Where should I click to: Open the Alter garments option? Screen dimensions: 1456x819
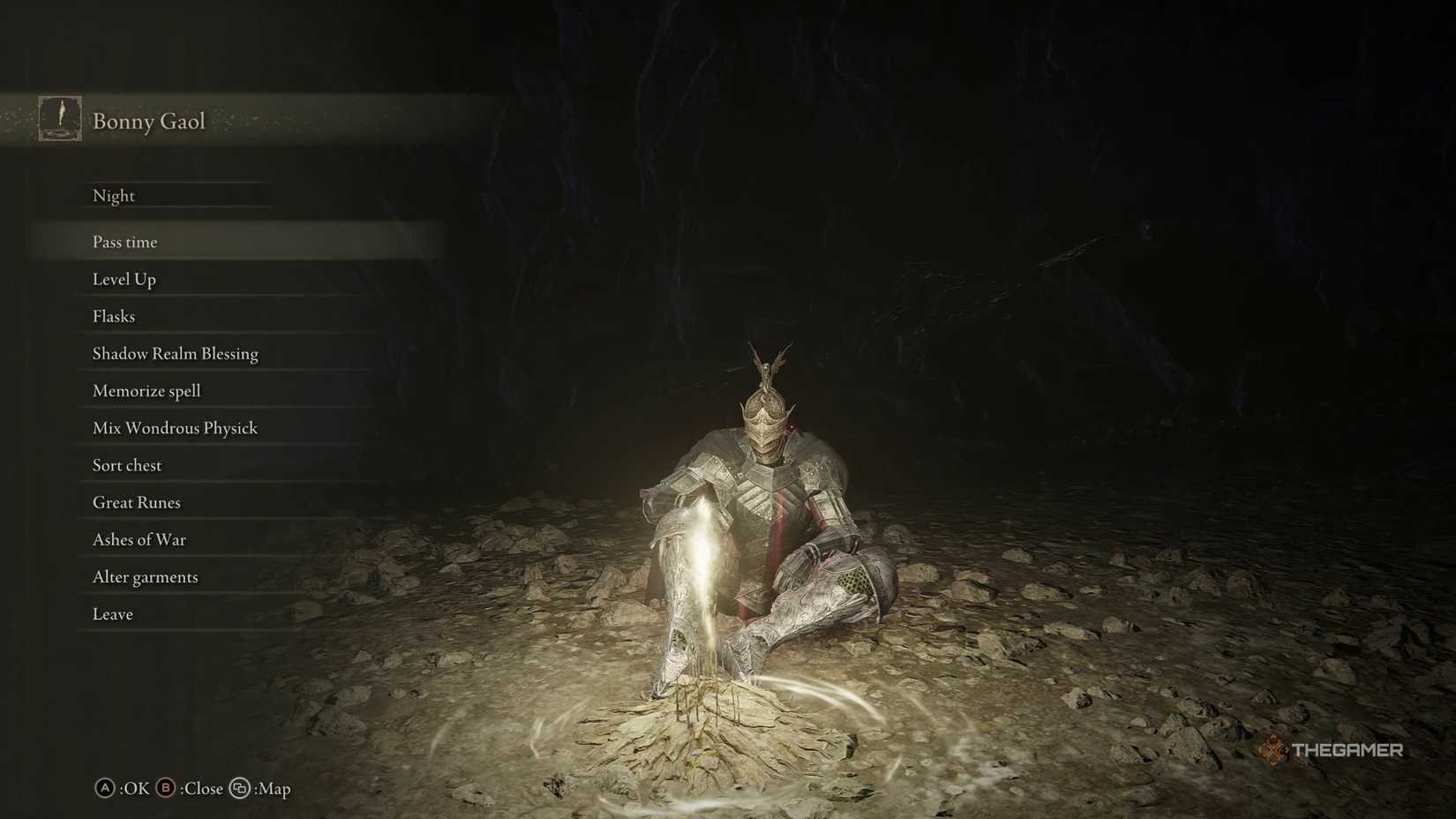(145, 576)
